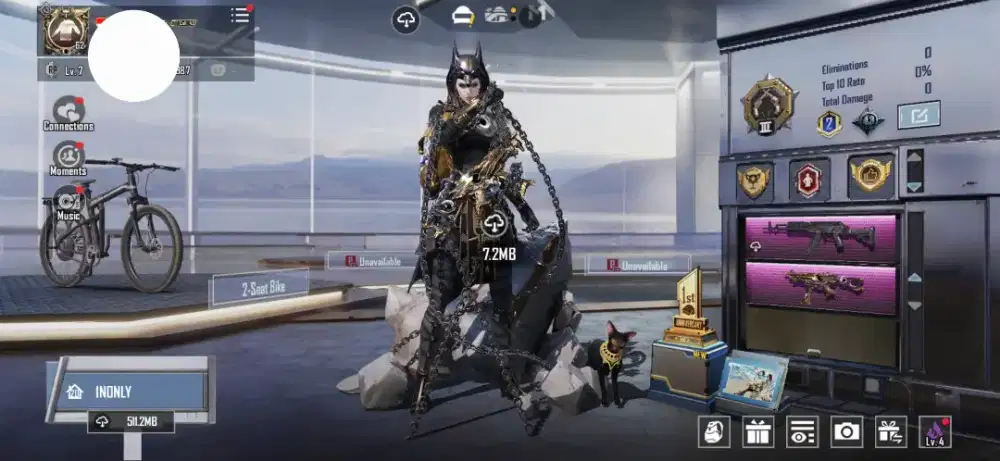Open the INONLY home sign
The image size is (1000, 461).
click(126, 390)
